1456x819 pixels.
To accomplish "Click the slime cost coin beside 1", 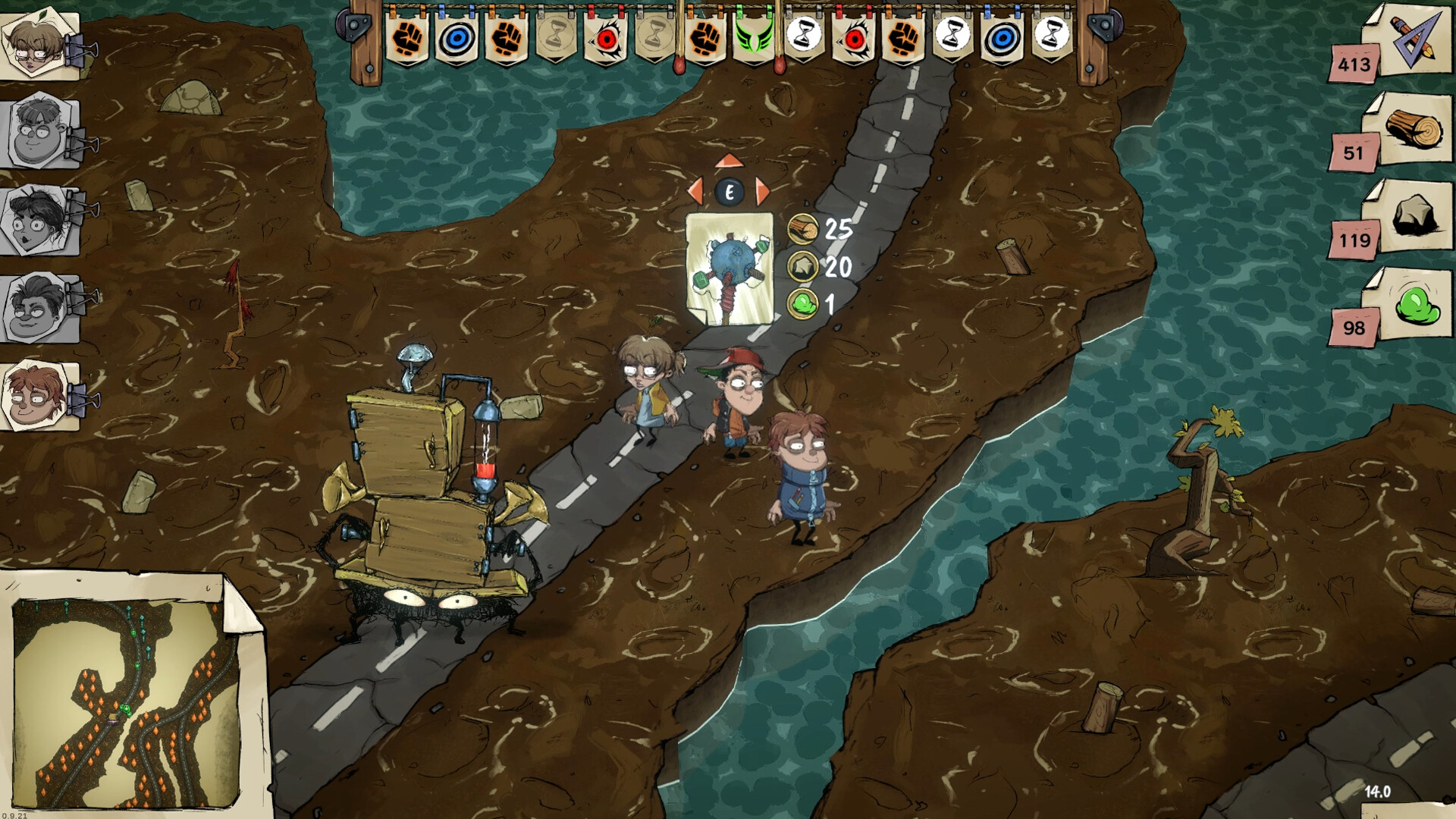I will tap(804, 303).
